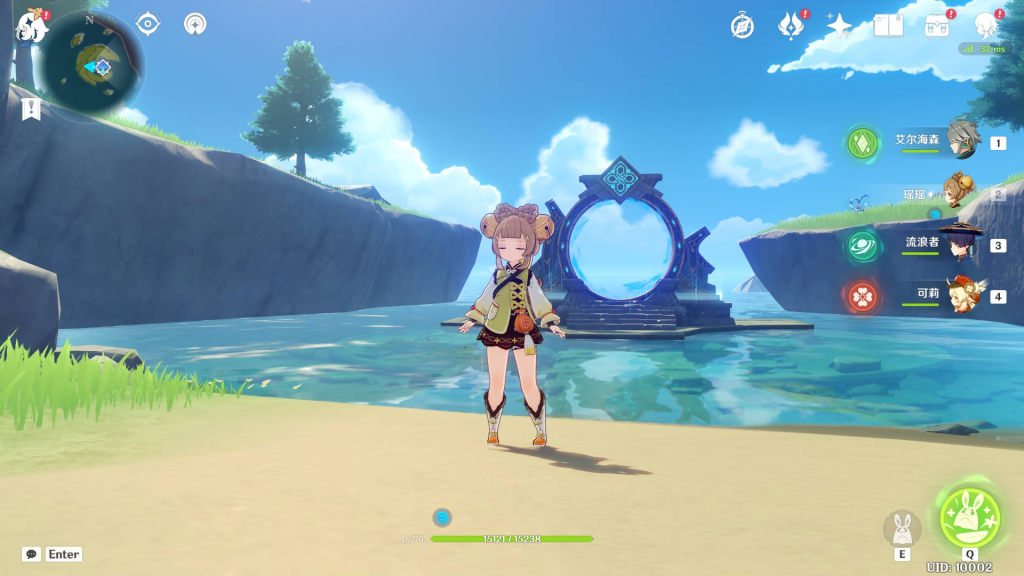Open the battle pass chest icon
Screen dimensions: 1024x576
point(937,26)
